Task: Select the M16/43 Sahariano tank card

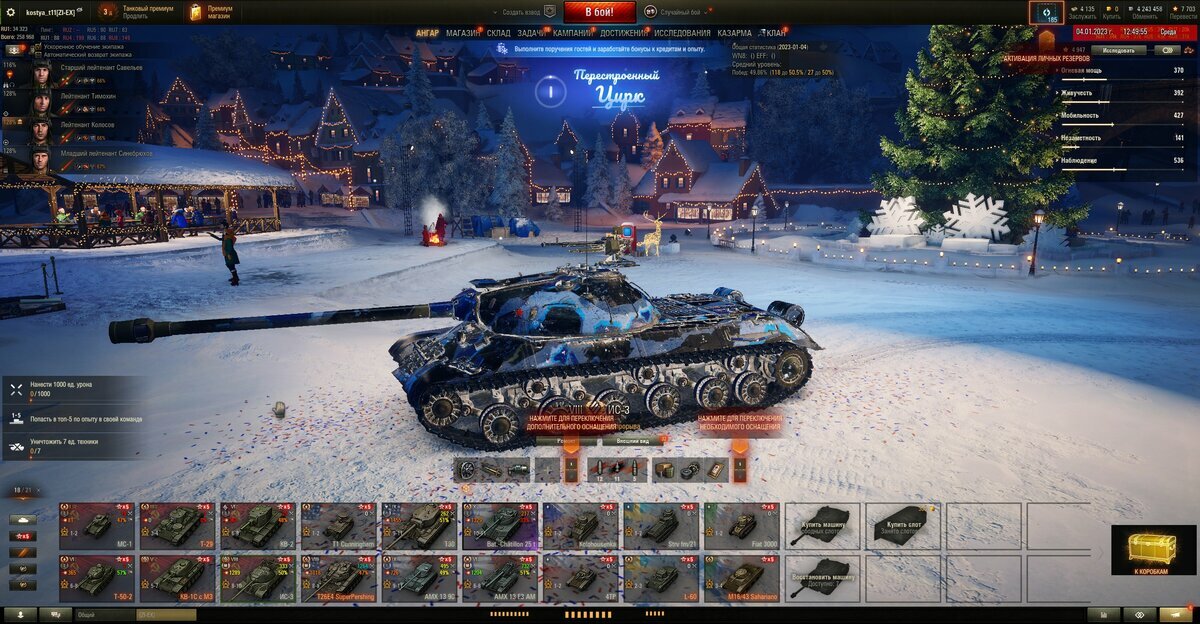Action: click(742, 579)
